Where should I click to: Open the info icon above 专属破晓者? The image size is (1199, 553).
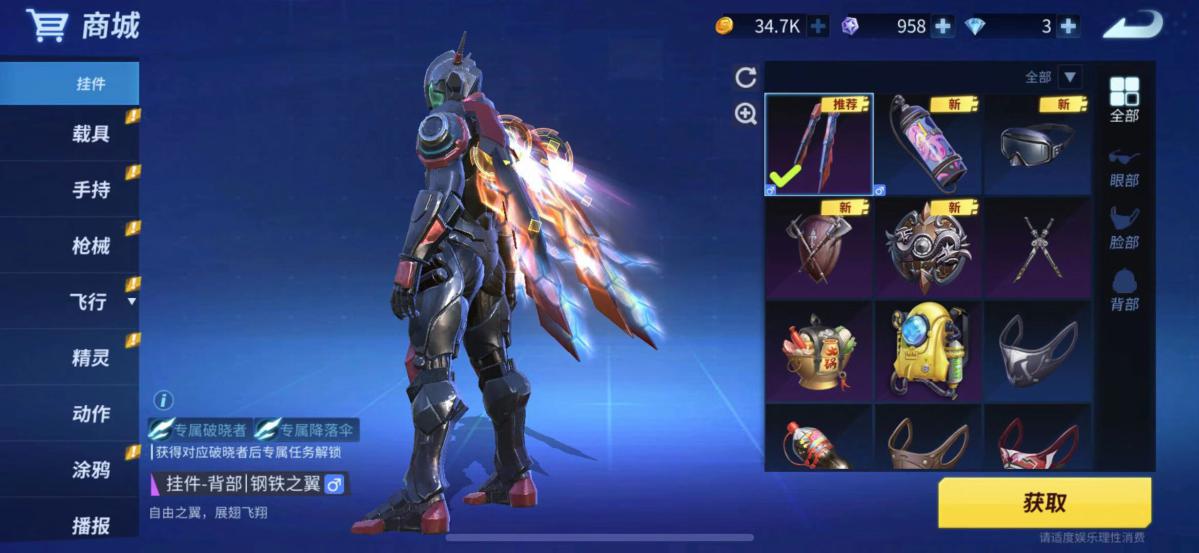click(162, 400)
